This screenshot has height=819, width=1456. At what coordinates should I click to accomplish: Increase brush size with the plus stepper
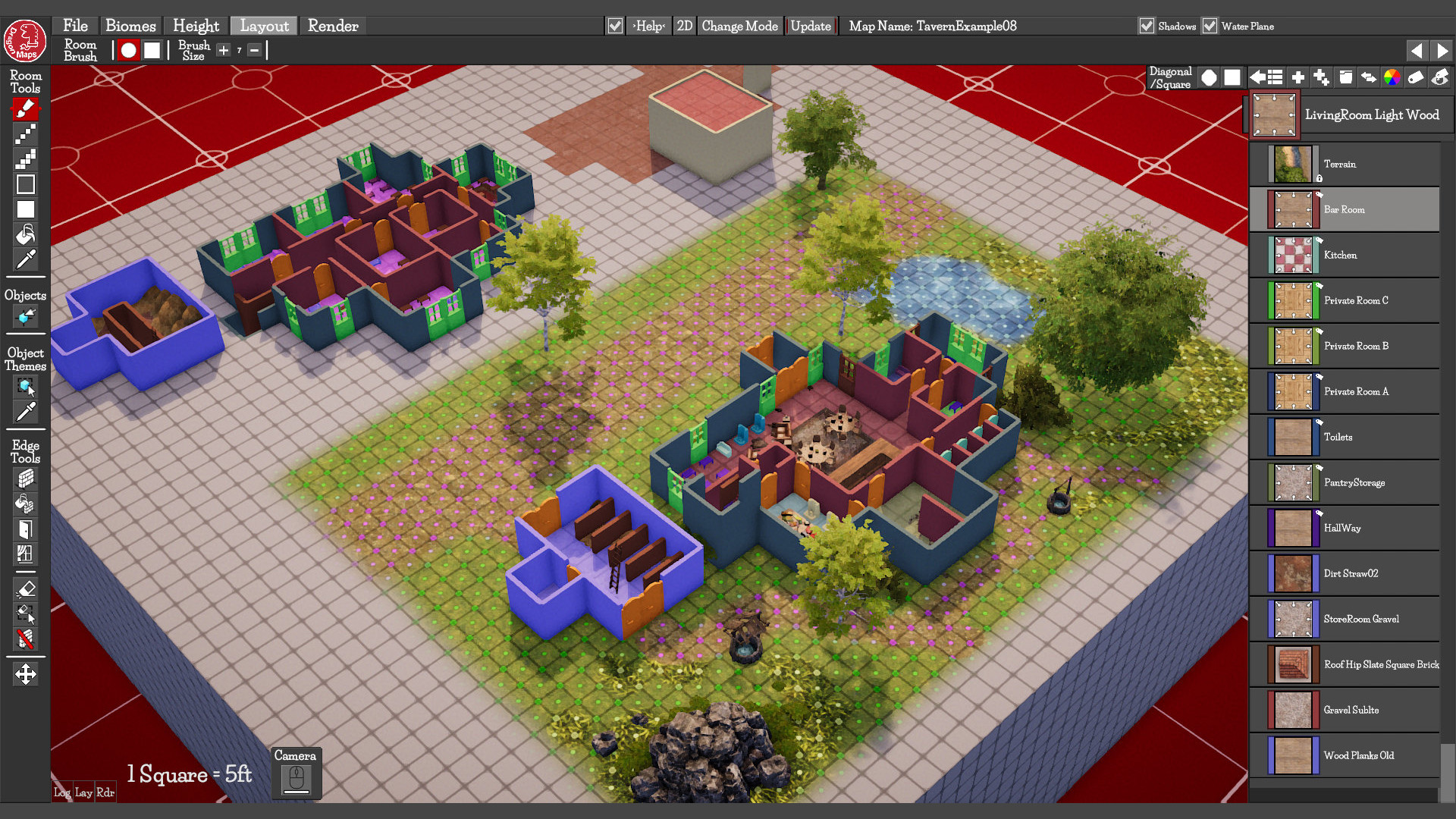pyautogui.click(x=223, y=50)
